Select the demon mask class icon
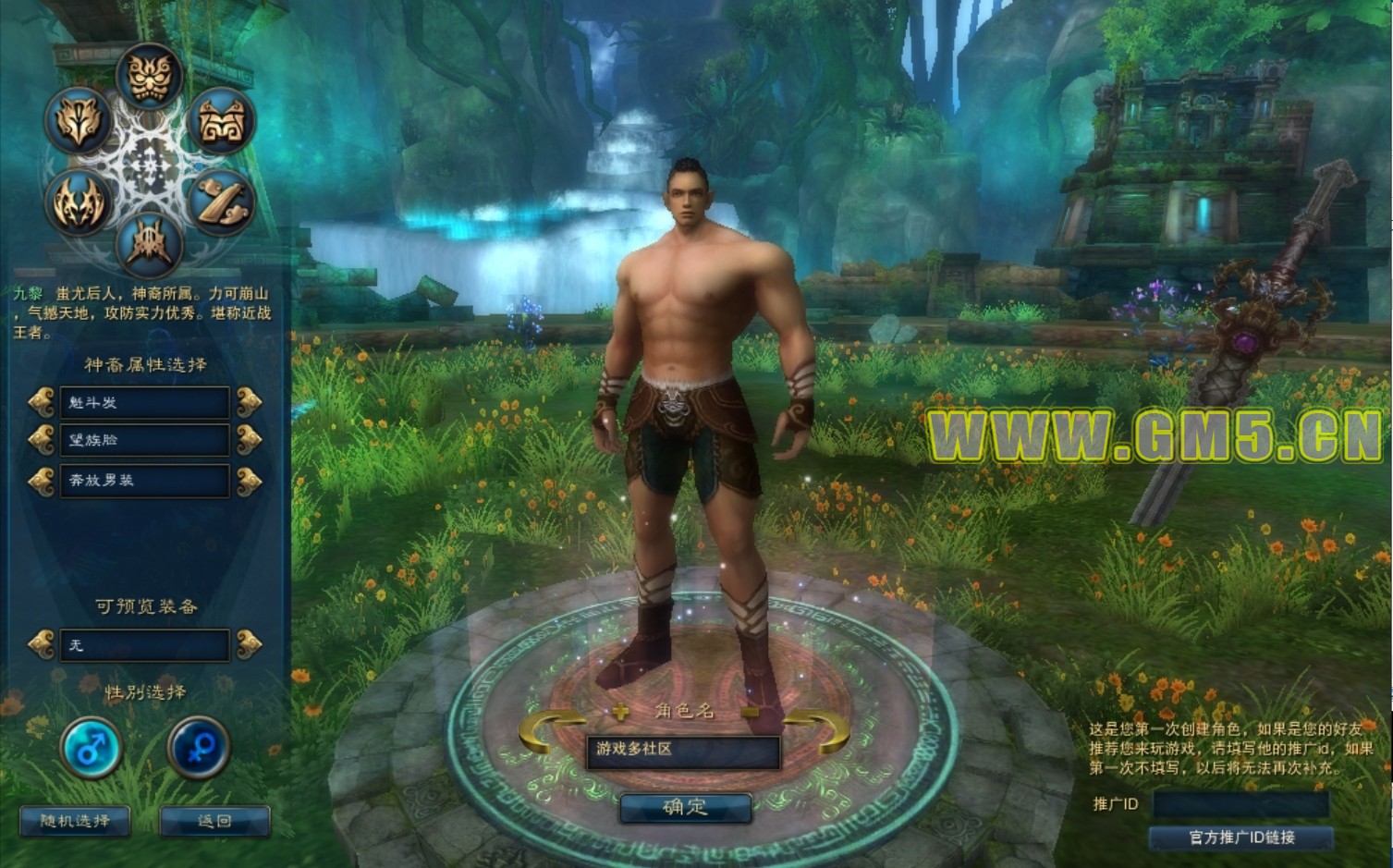This screenshot has width=1393, height=868. click(149, 76)
